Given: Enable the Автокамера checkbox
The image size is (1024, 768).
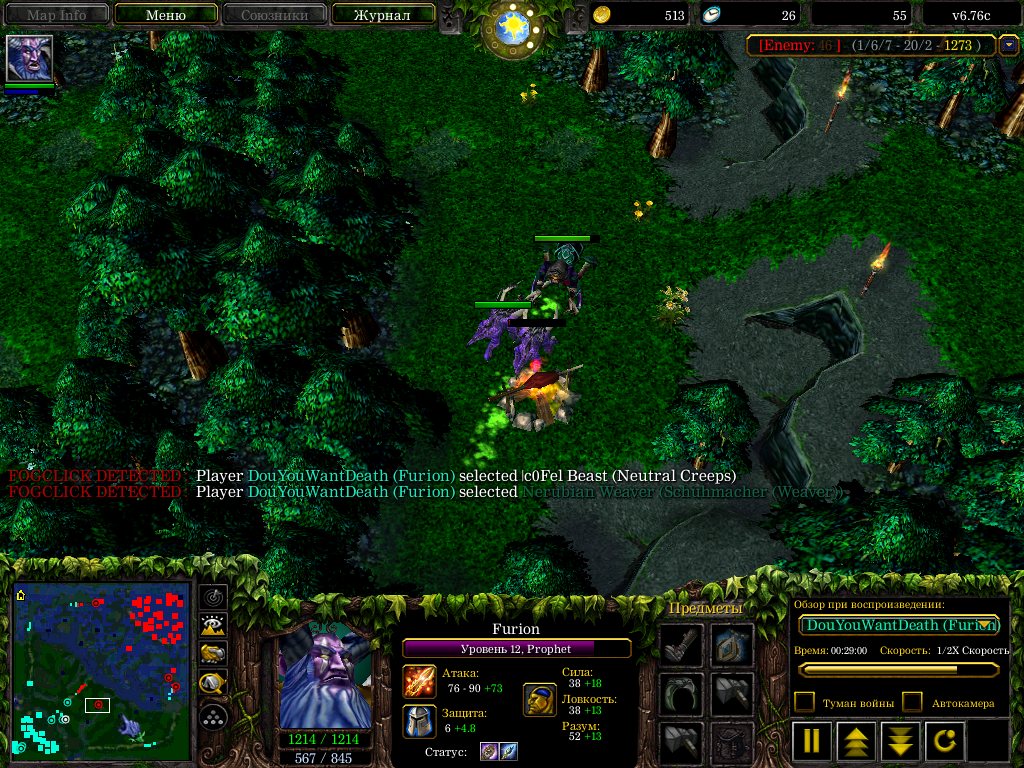Looking at the screenshot, I should point(912,702).
